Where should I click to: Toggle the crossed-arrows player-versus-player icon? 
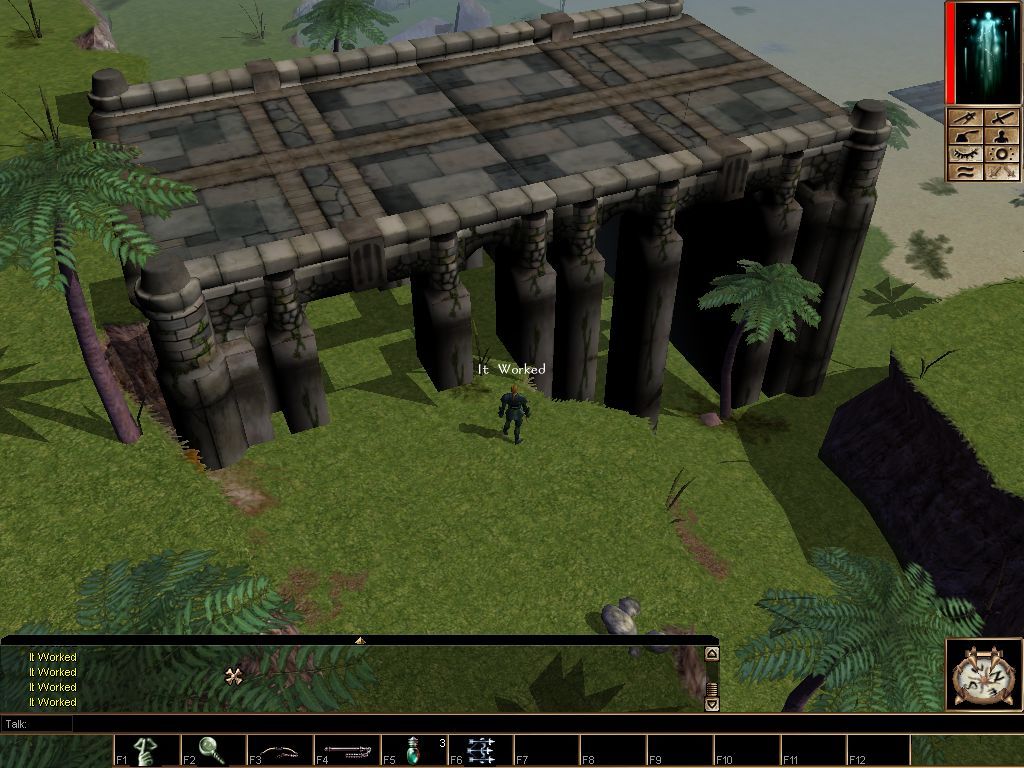tap(1001, 172)
